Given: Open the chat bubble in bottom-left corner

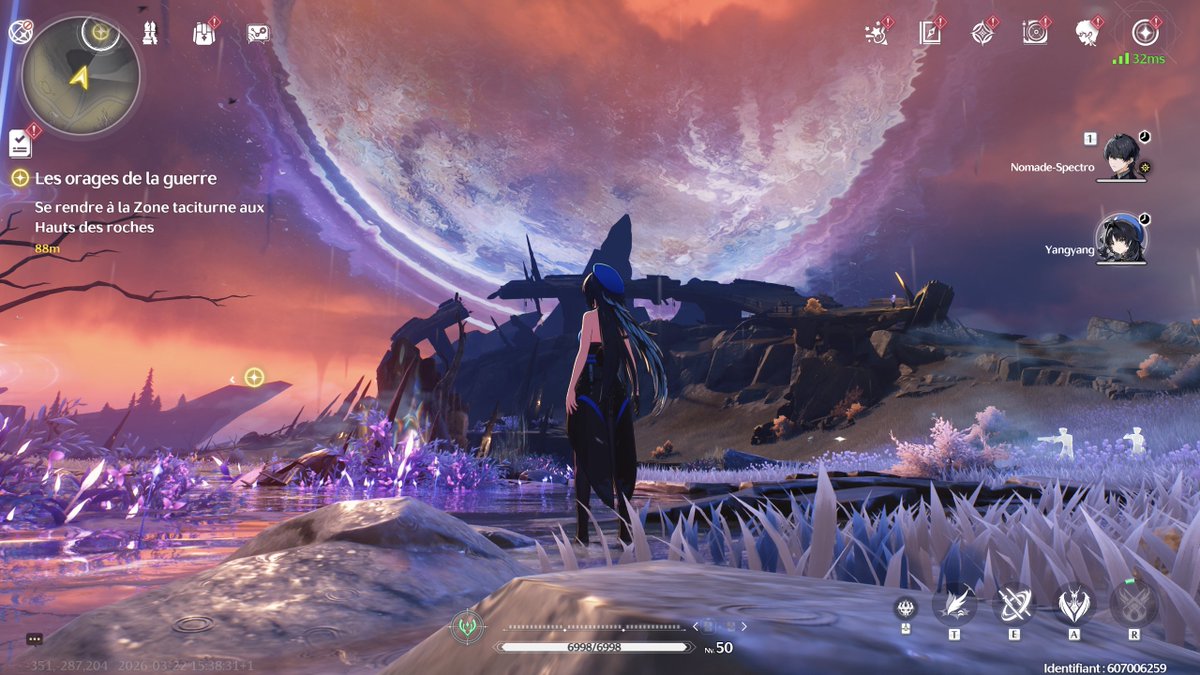Looking at the screenshot, I should pos(35,639).
